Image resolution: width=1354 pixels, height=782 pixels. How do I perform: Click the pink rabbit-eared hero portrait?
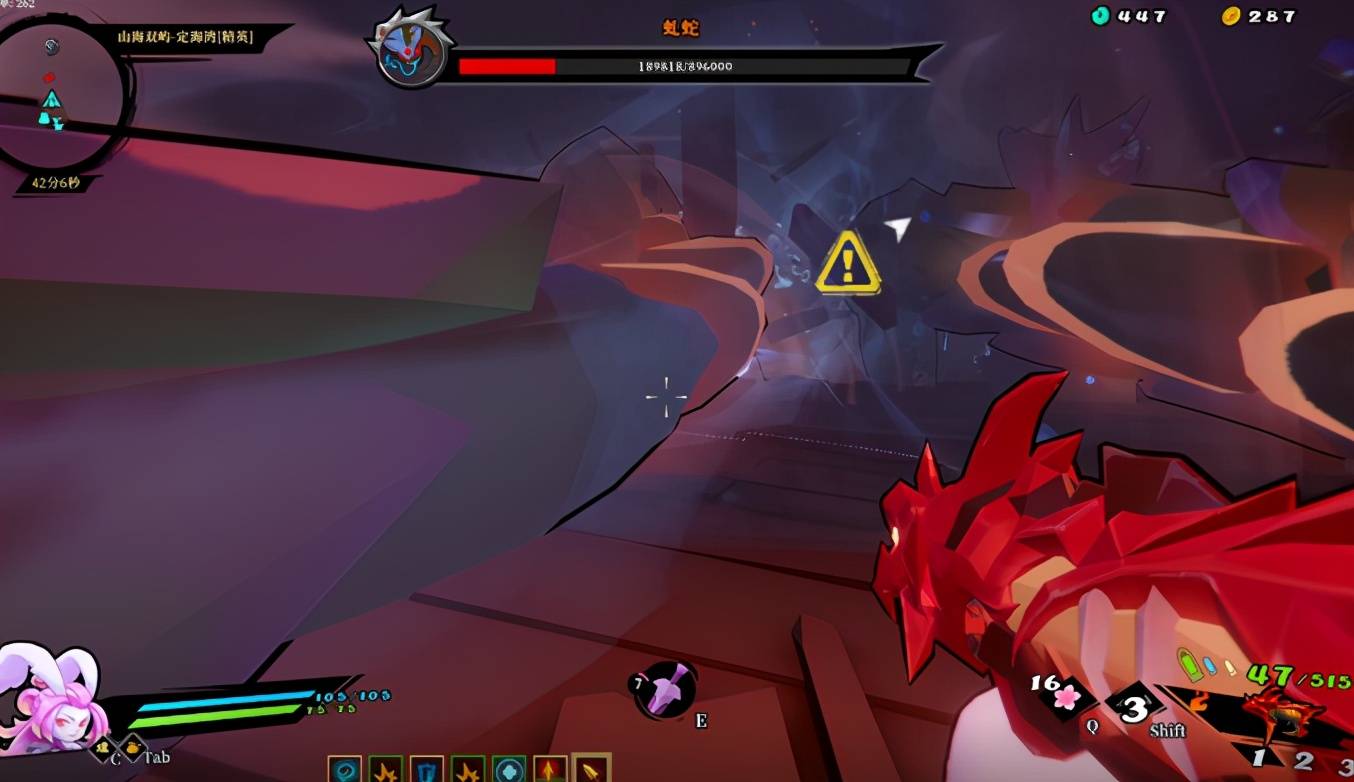coord(48,698)
